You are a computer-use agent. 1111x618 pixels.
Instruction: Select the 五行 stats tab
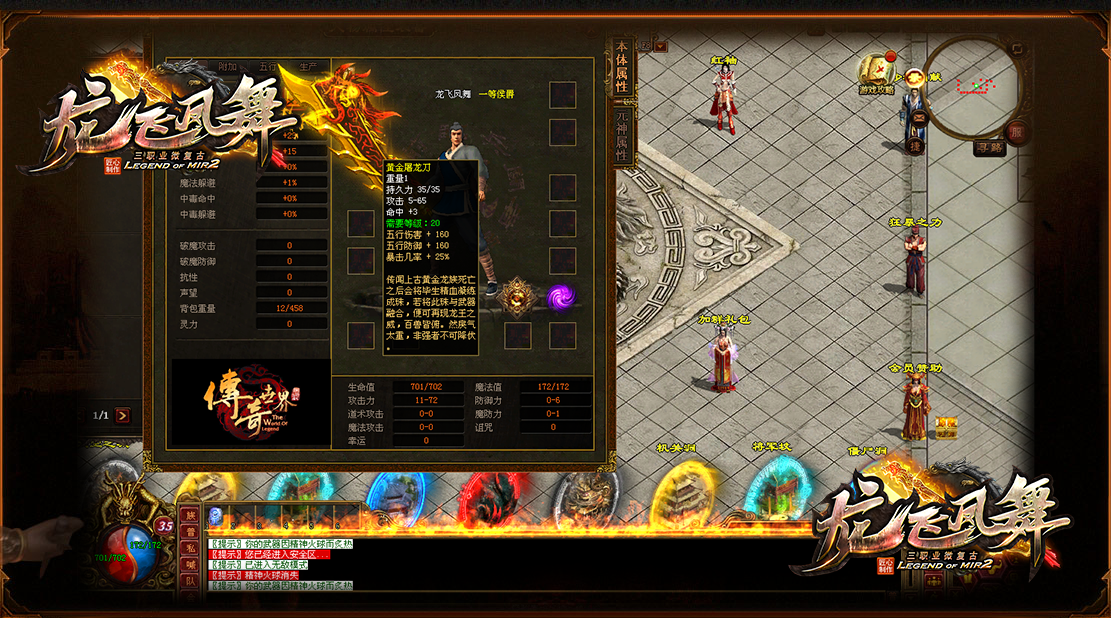268,66
